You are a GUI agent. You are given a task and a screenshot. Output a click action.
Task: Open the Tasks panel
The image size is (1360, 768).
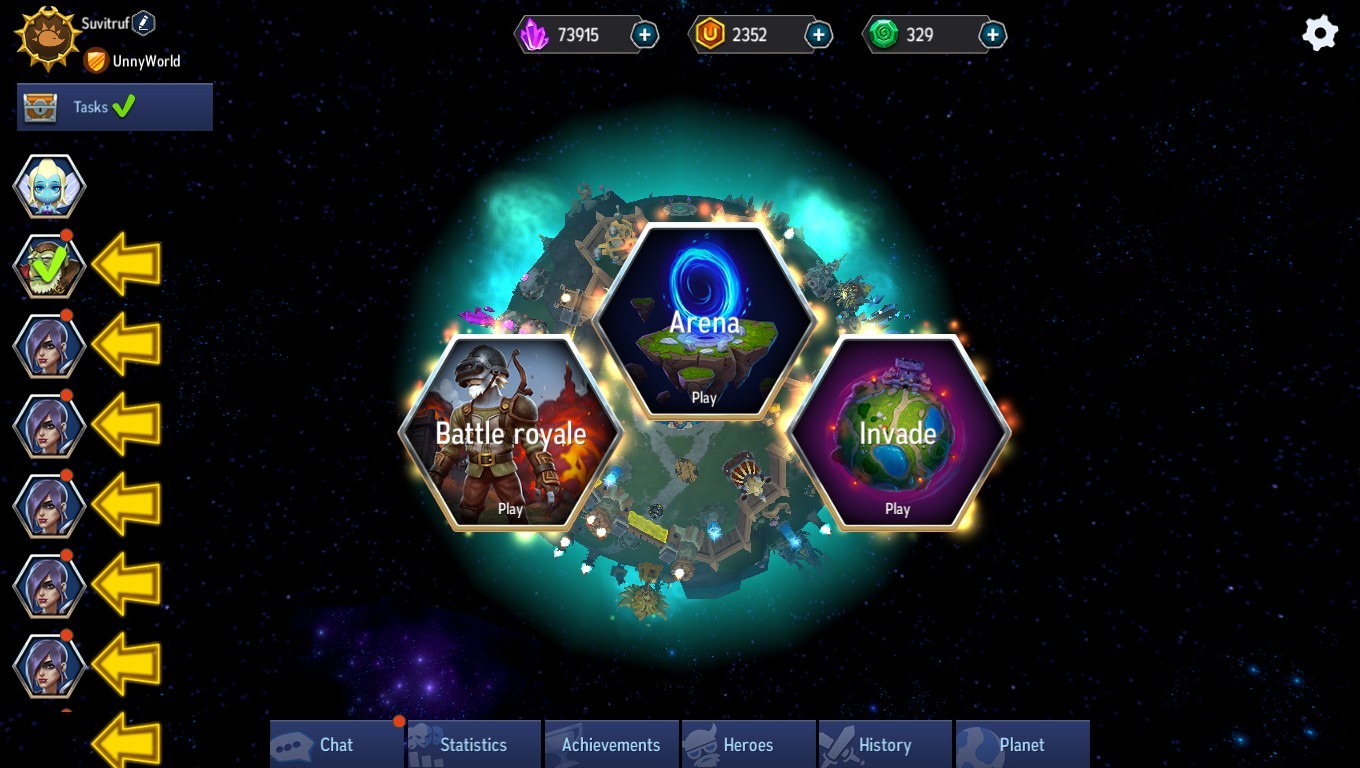(115, 107)
